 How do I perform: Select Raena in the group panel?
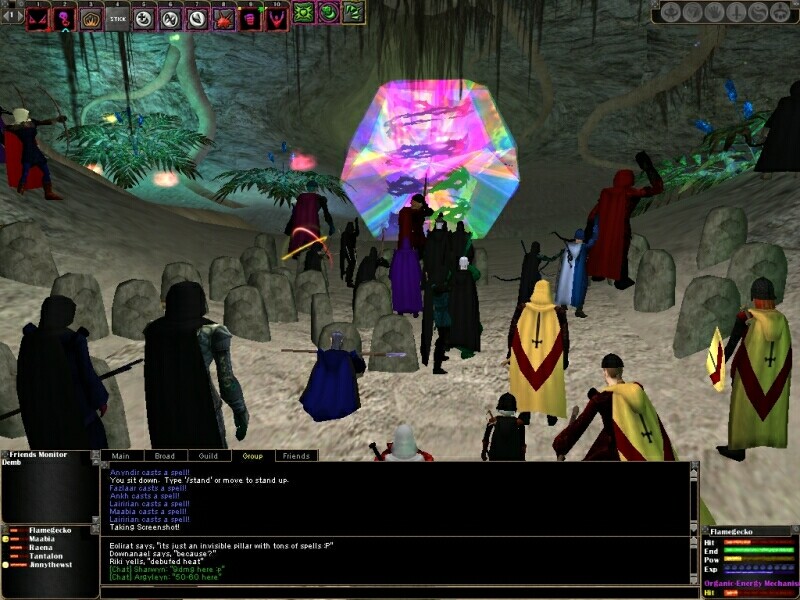(42, 548)
